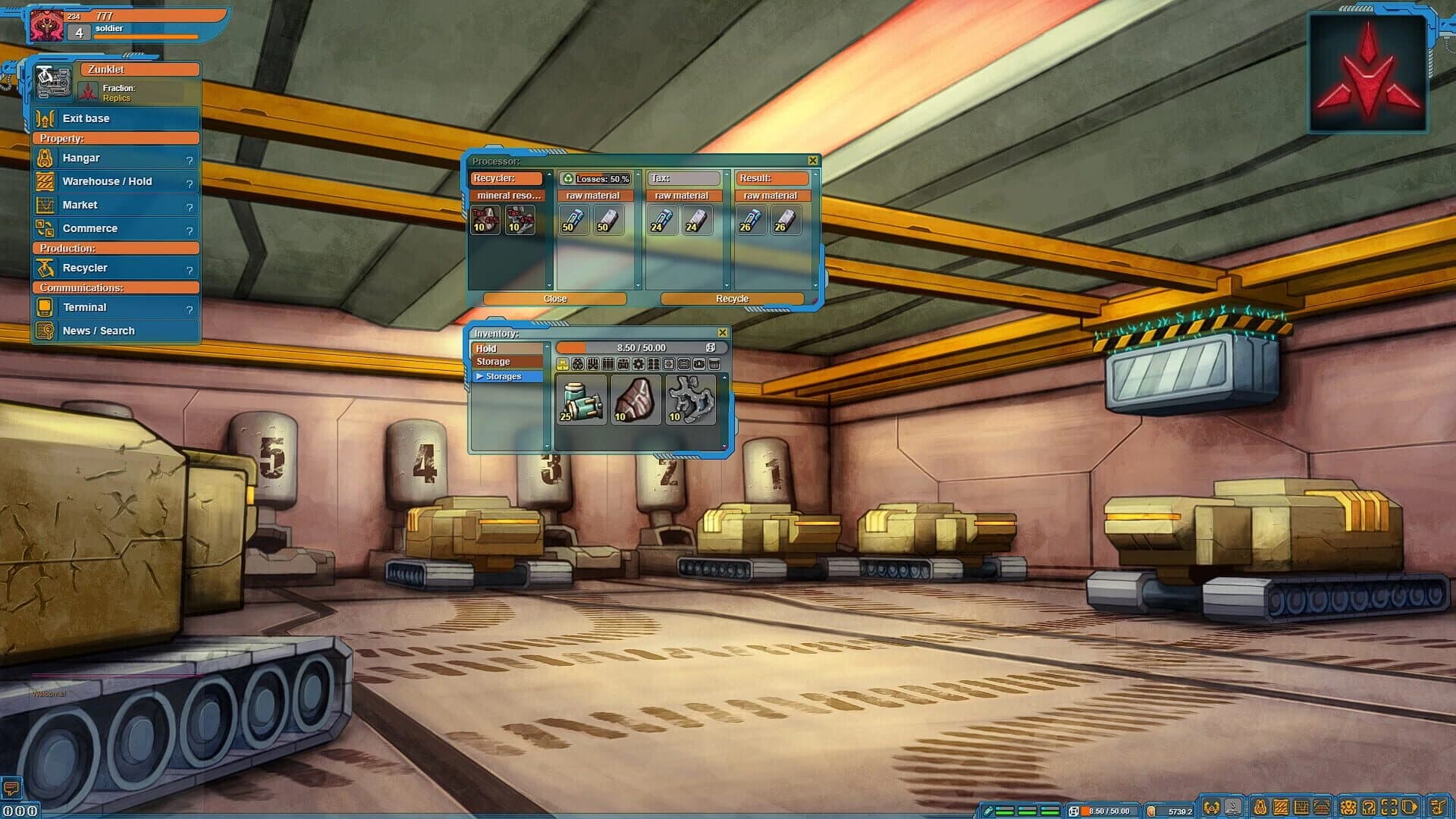Click the Recycler column scroll-up arrow
This screenshot has width=1456, height=819.
tap(549, 174)
